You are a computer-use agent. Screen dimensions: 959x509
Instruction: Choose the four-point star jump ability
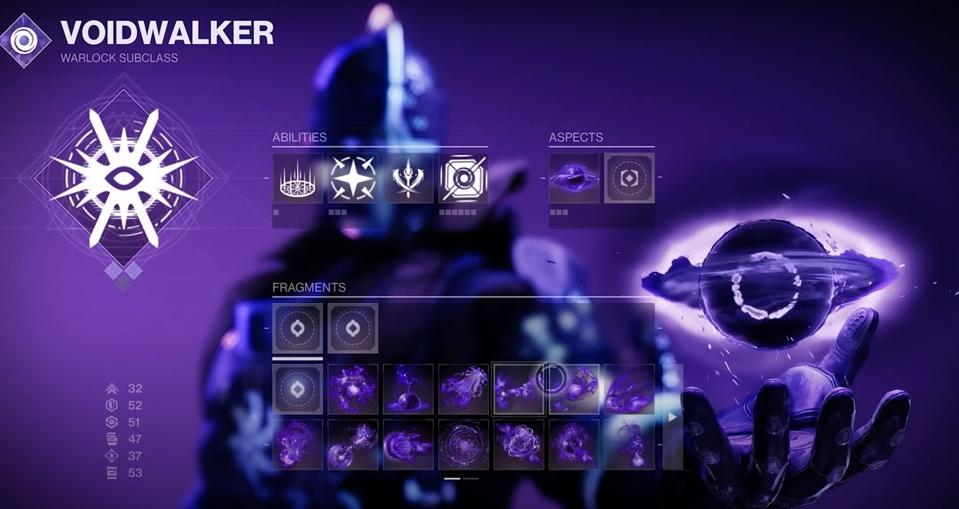353,178
